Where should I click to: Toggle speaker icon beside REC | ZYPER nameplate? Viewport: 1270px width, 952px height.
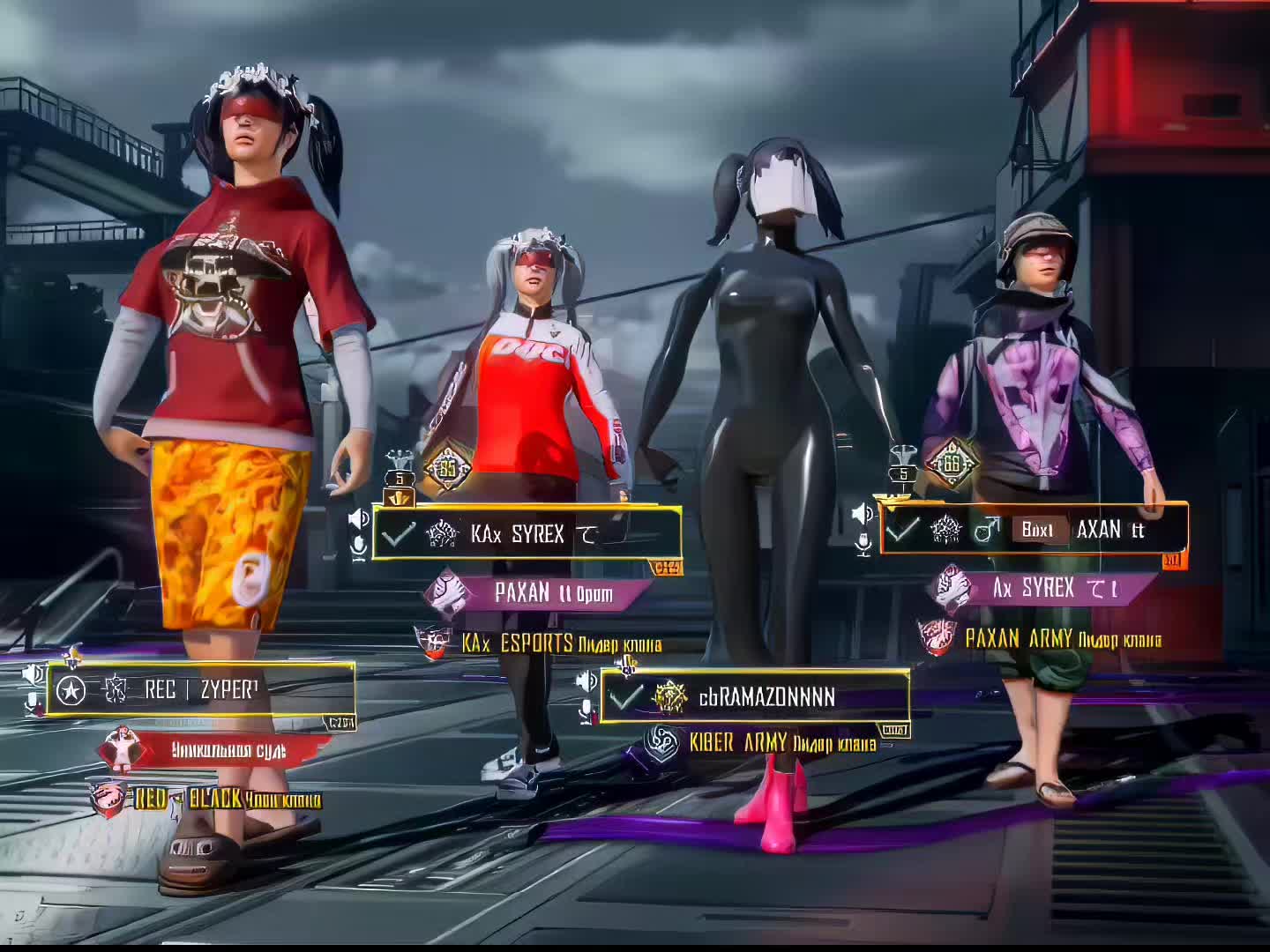[34, 675]
